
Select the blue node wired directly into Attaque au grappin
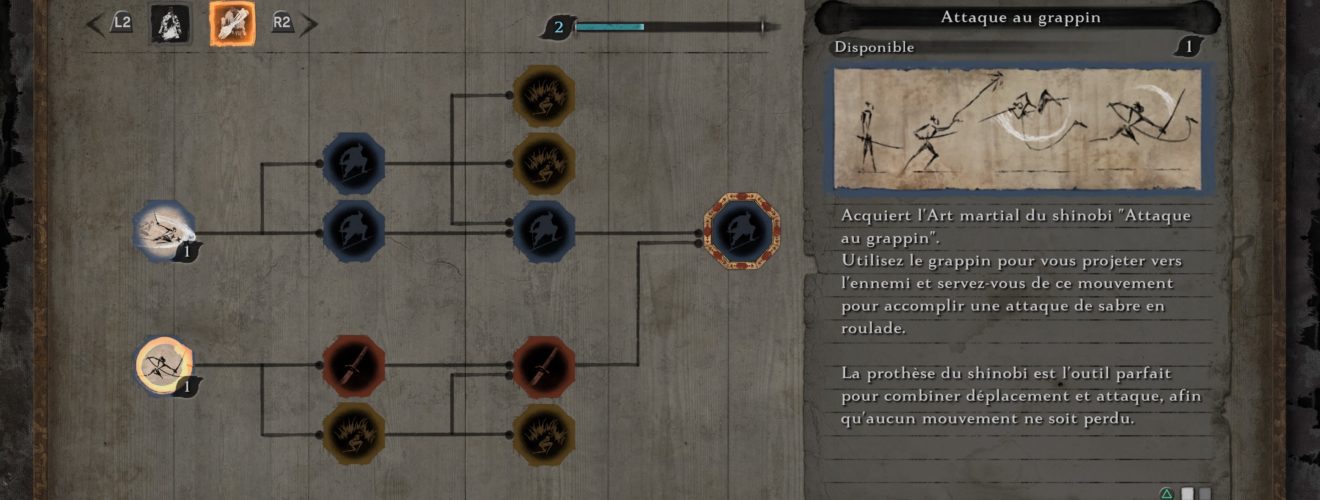click(x=544, y=232)
